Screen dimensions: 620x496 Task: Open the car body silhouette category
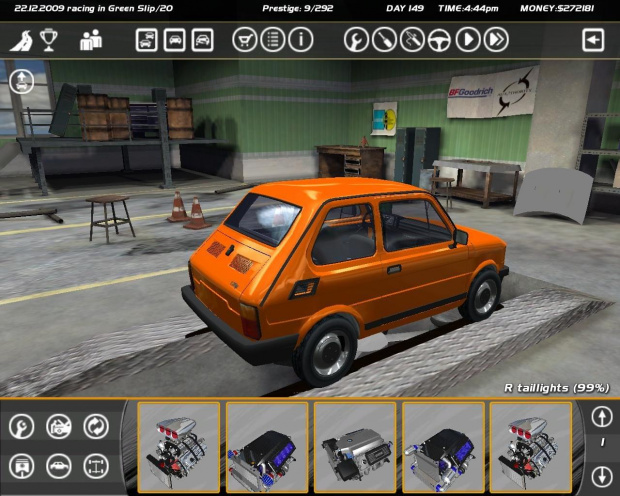click(x=58, y=465)
